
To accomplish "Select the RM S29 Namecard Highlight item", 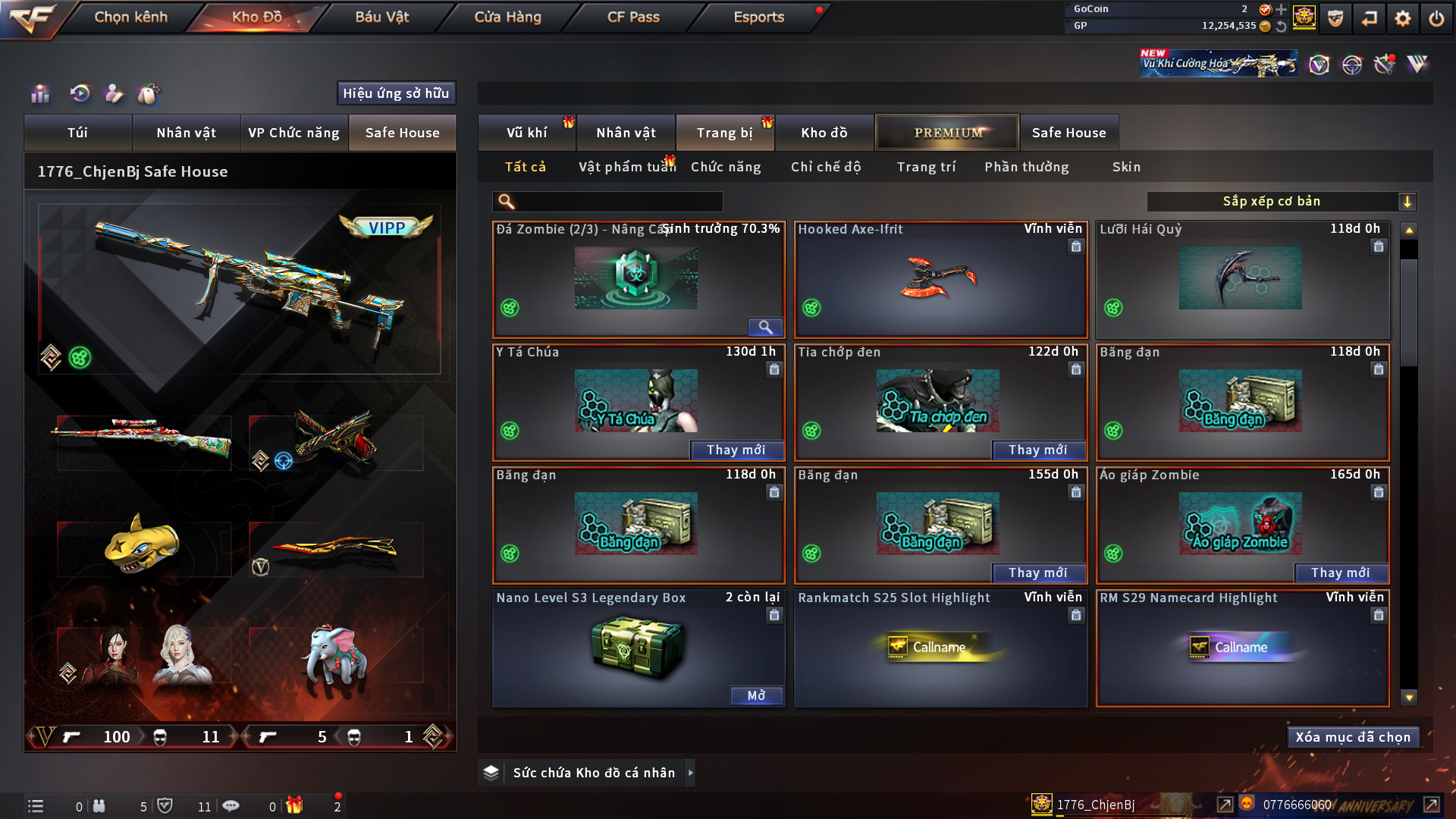I will point(1242,648).
